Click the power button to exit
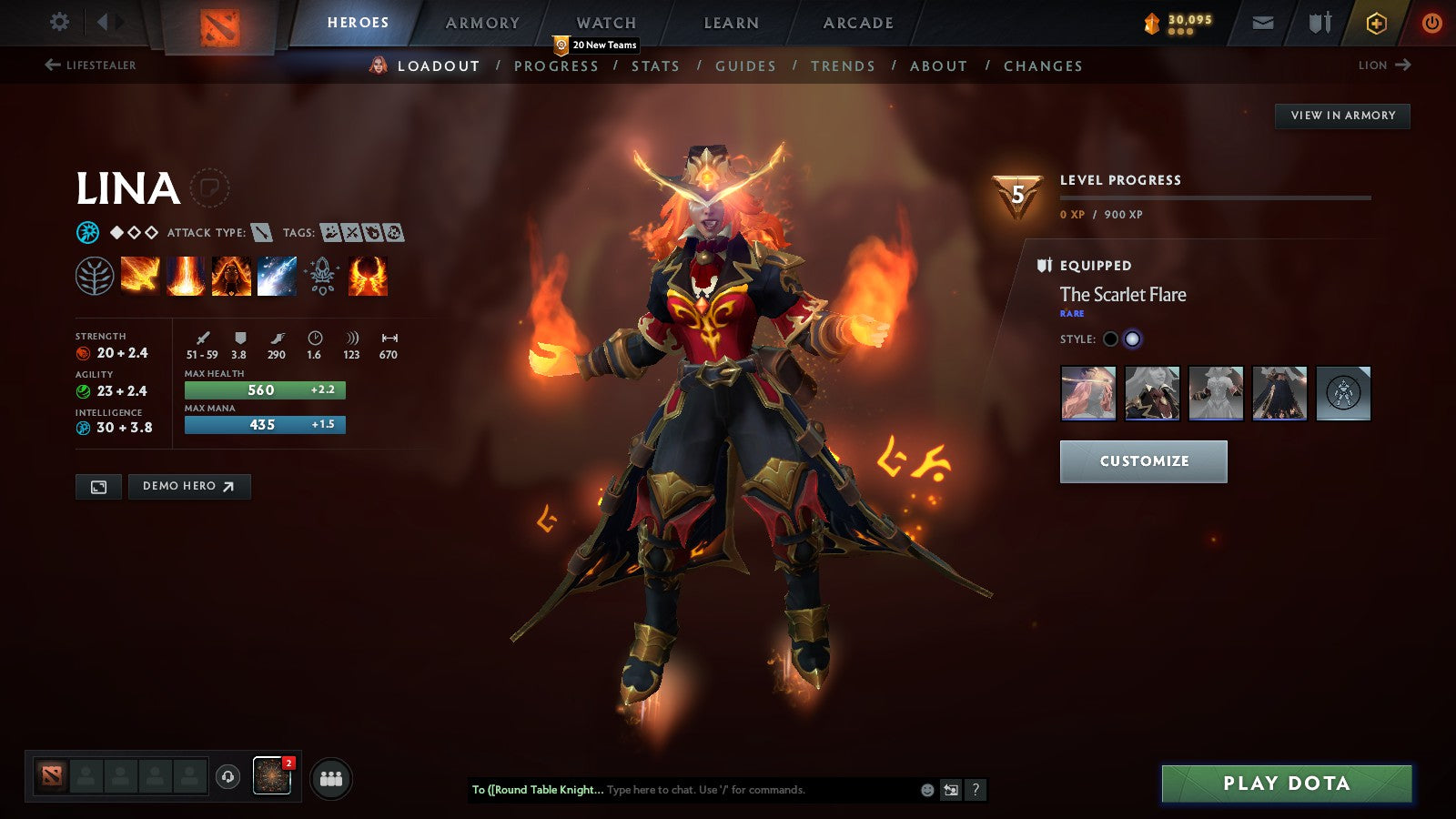The height and width of the screenshot is (819, 1456). coord(1431,23)
